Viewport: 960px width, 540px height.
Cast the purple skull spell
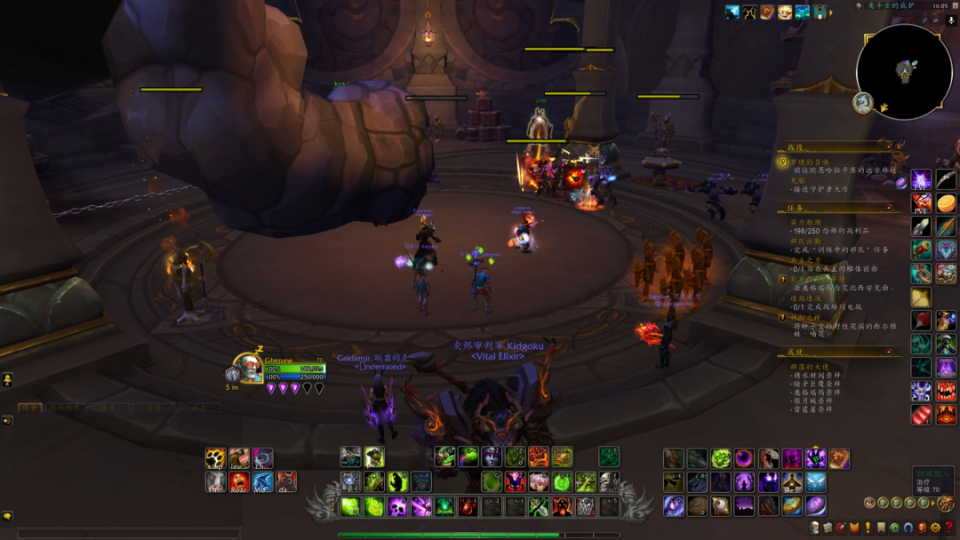point(398,507)
